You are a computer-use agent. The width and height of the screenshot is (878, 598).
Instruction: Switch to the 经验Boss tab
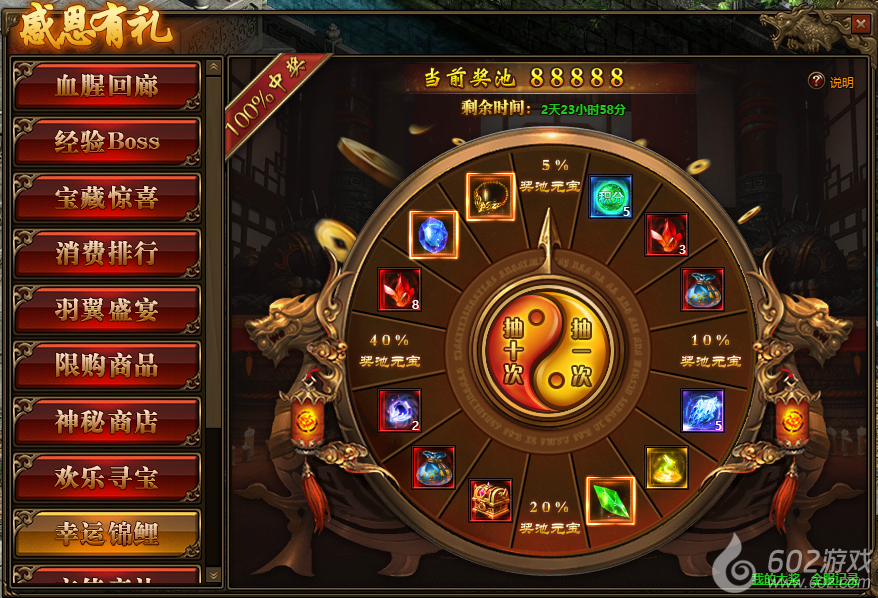click(107, 142)
